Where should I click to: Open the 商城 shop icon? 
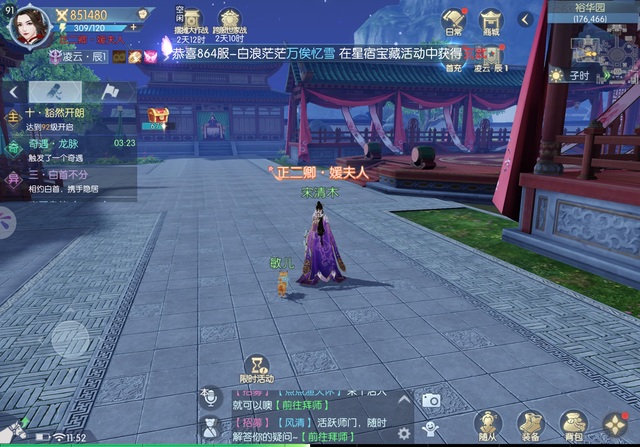tap(490, 21)
